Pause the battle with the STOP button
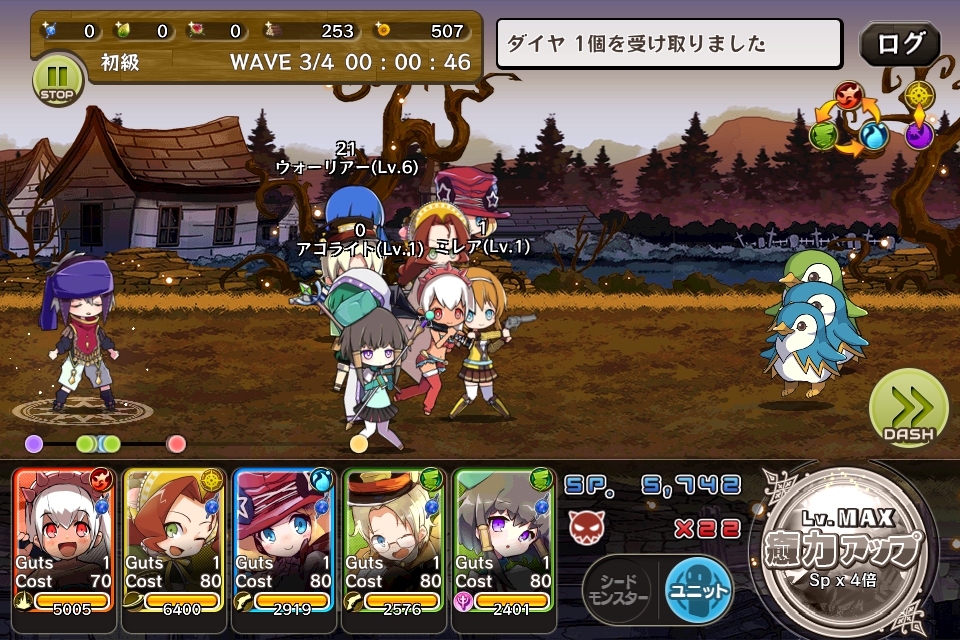This screenshot has height=640, width=960. [x=56, y=79]
